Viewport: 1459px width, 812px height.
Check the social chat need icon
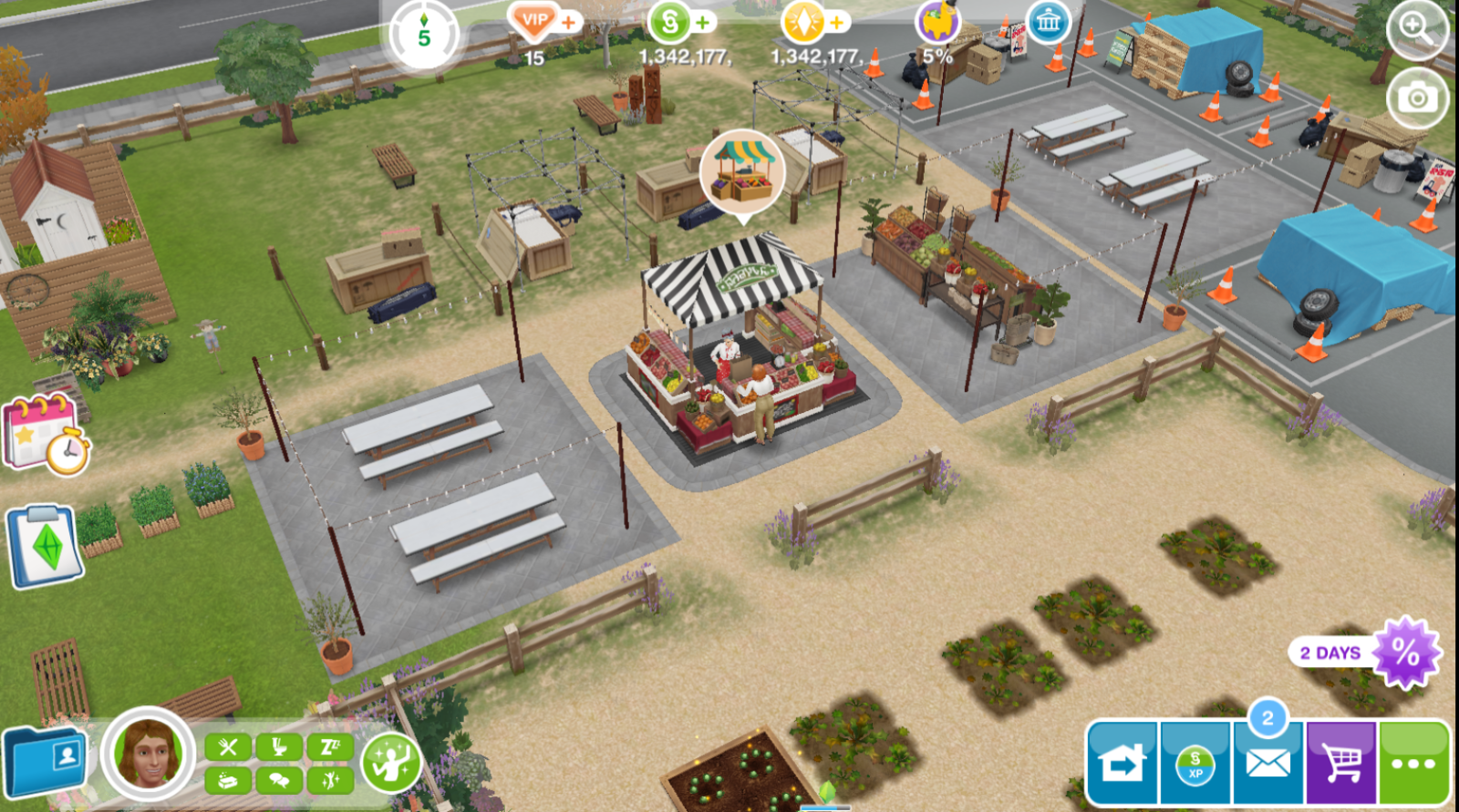(279, 780)
